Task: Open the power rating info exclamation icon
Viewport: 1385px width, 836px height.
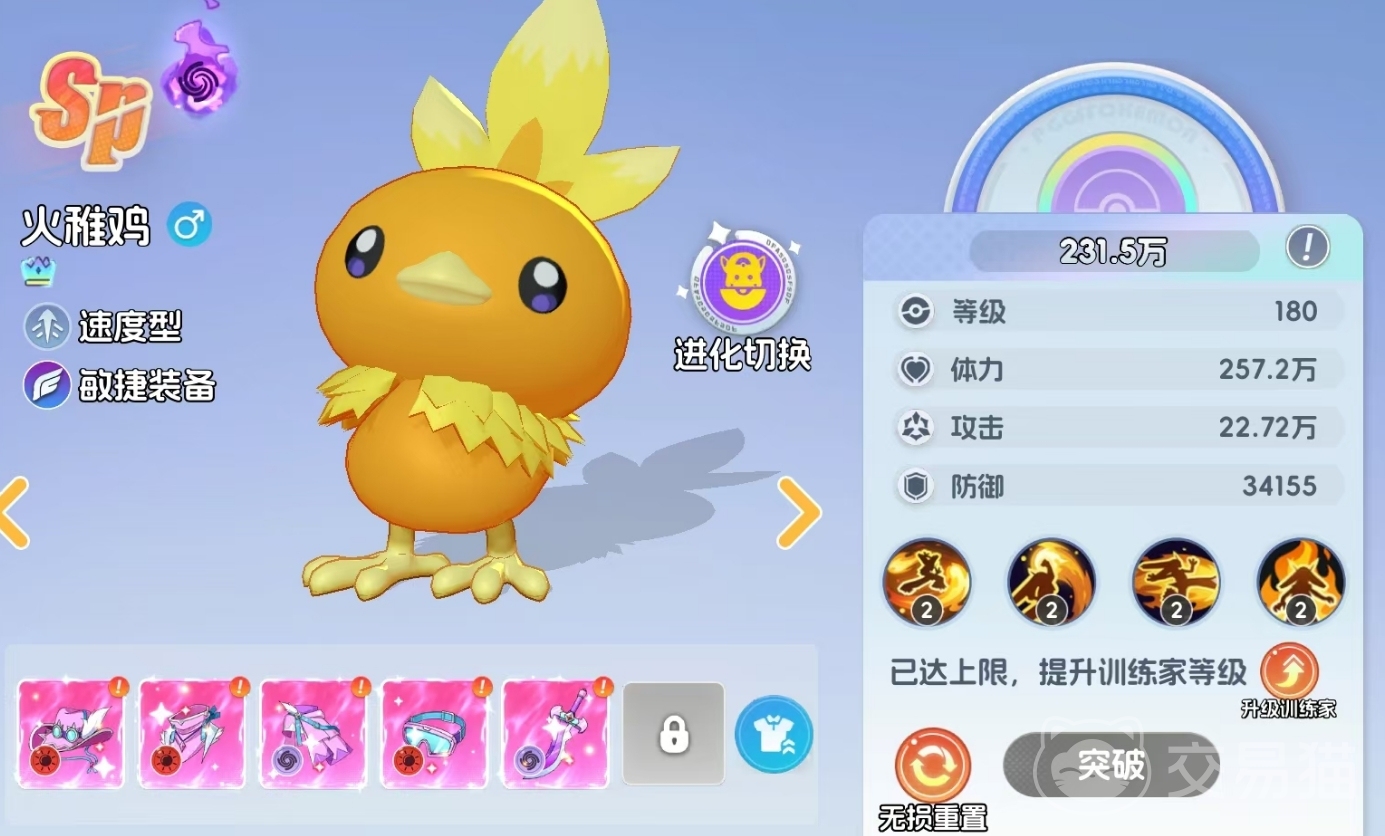Action: pos(1307,246)
